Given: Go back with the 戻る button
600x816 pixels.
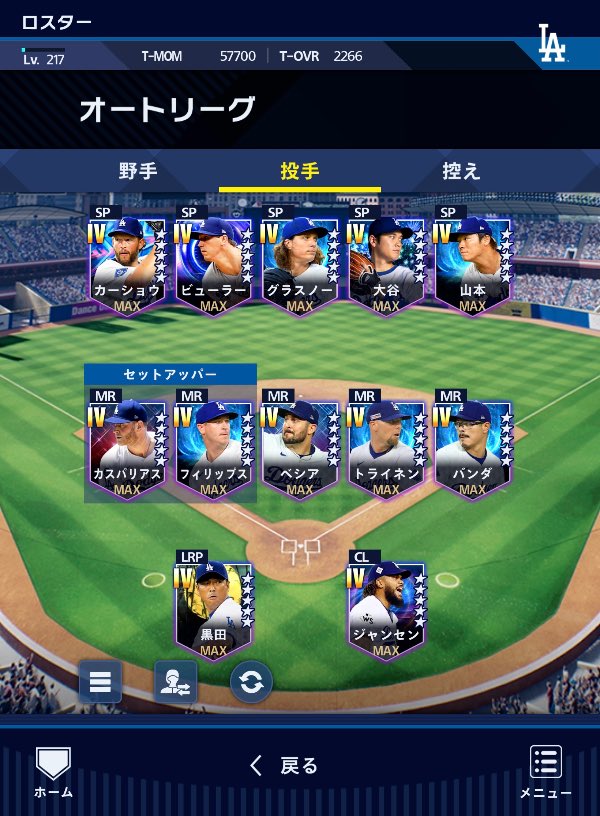Looking at the screenshot, I should [284, 766].
